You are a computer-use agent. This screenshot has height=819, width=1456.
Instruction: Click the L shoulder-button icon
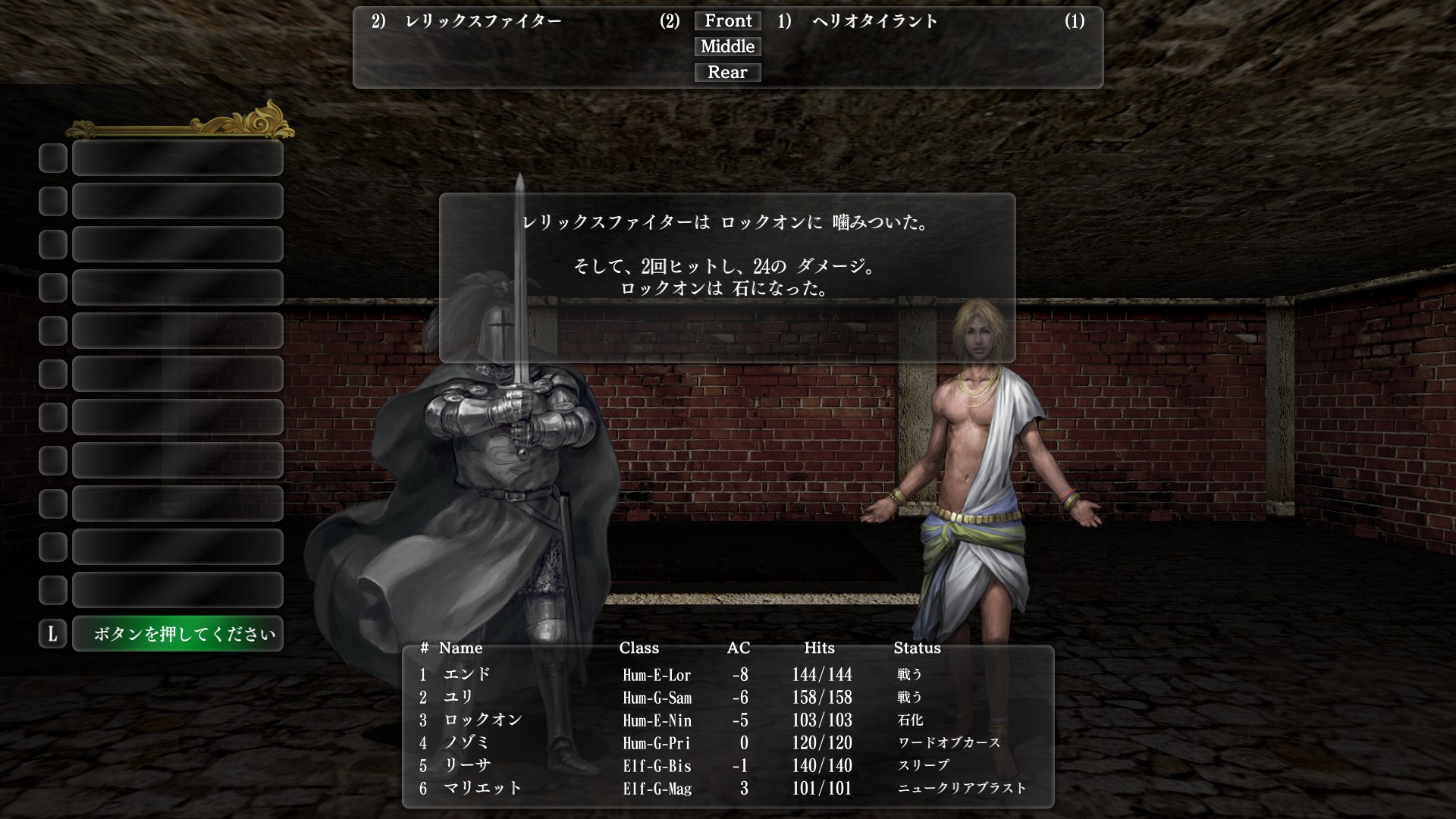[52, 633]
